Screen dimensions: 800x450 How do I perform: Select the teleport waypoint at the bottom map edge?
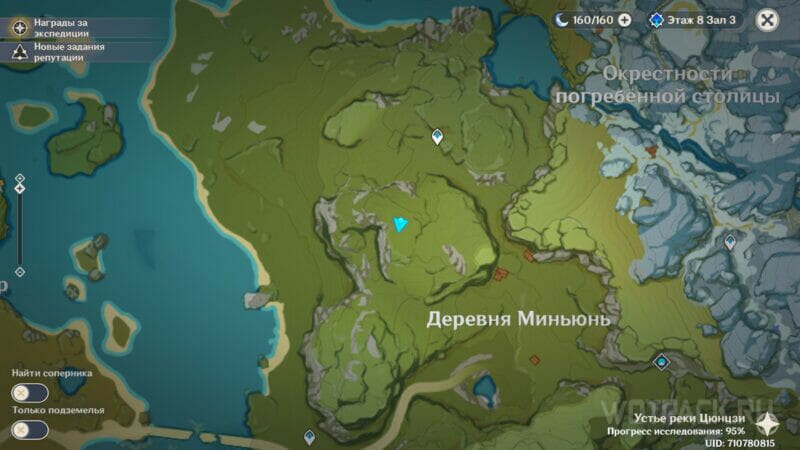[x=309, y=437]
